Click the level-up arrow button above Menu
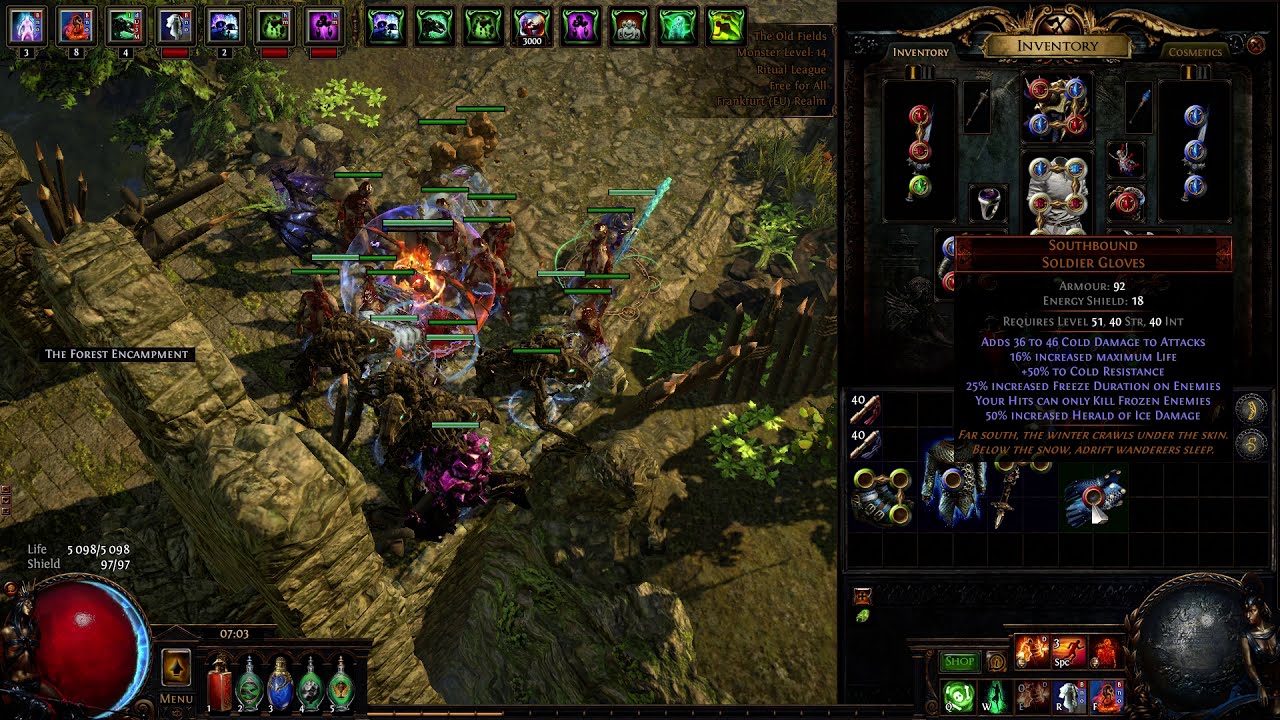The height and width of the screenshot is (720, 1280). point(176,666)
